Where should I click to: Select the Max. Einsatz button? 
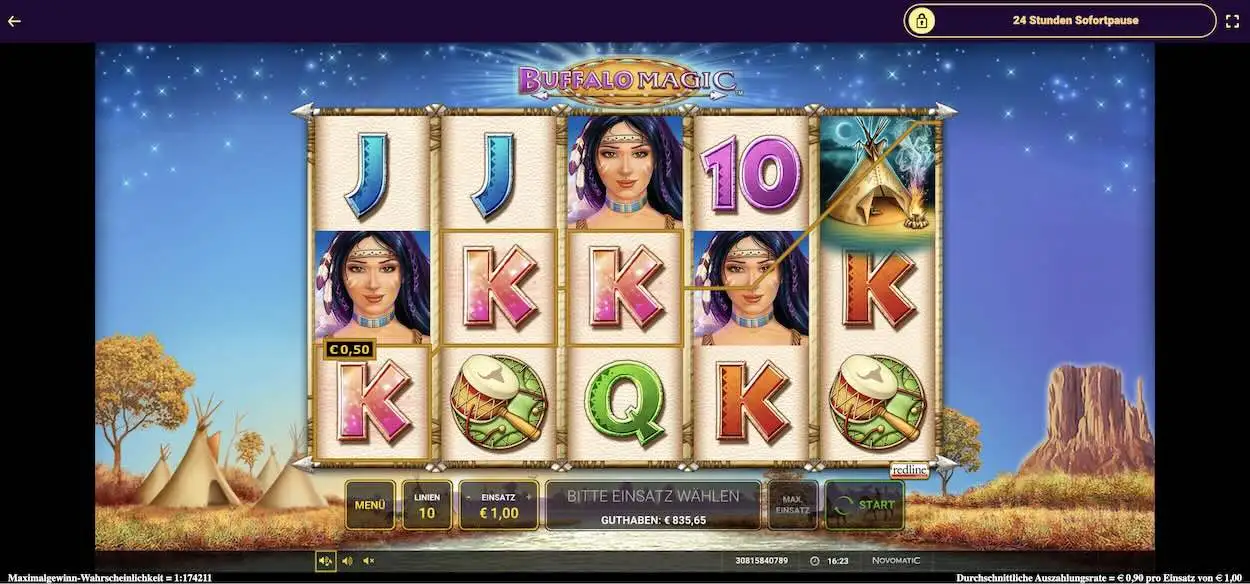(792, 505)
